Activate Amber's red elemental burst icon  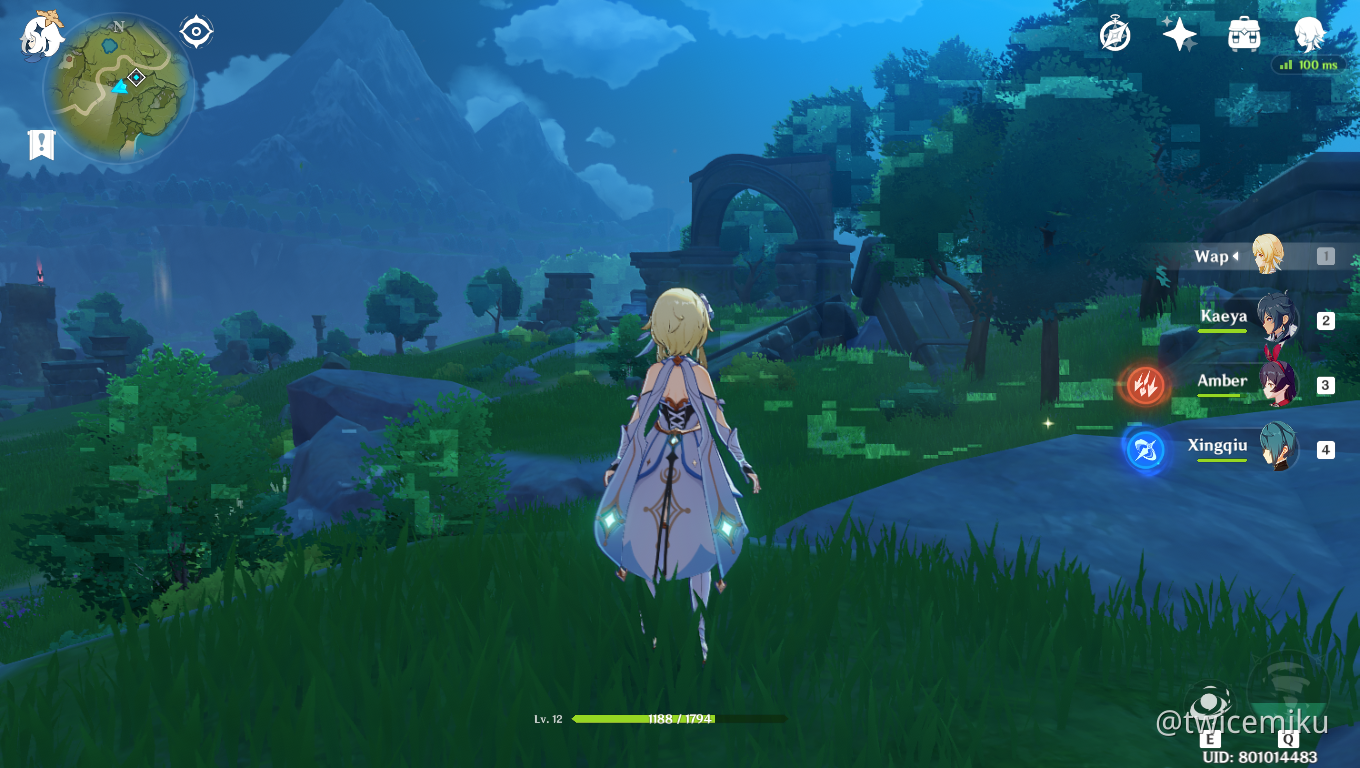1145,385
